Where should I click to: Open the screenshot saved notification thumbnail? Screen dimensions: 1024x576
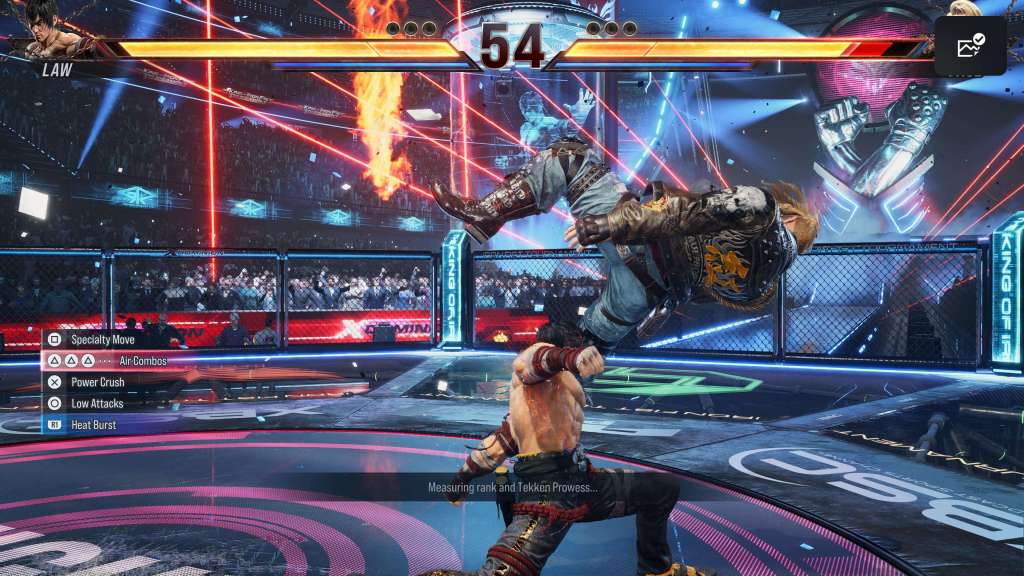click(970, 46)
